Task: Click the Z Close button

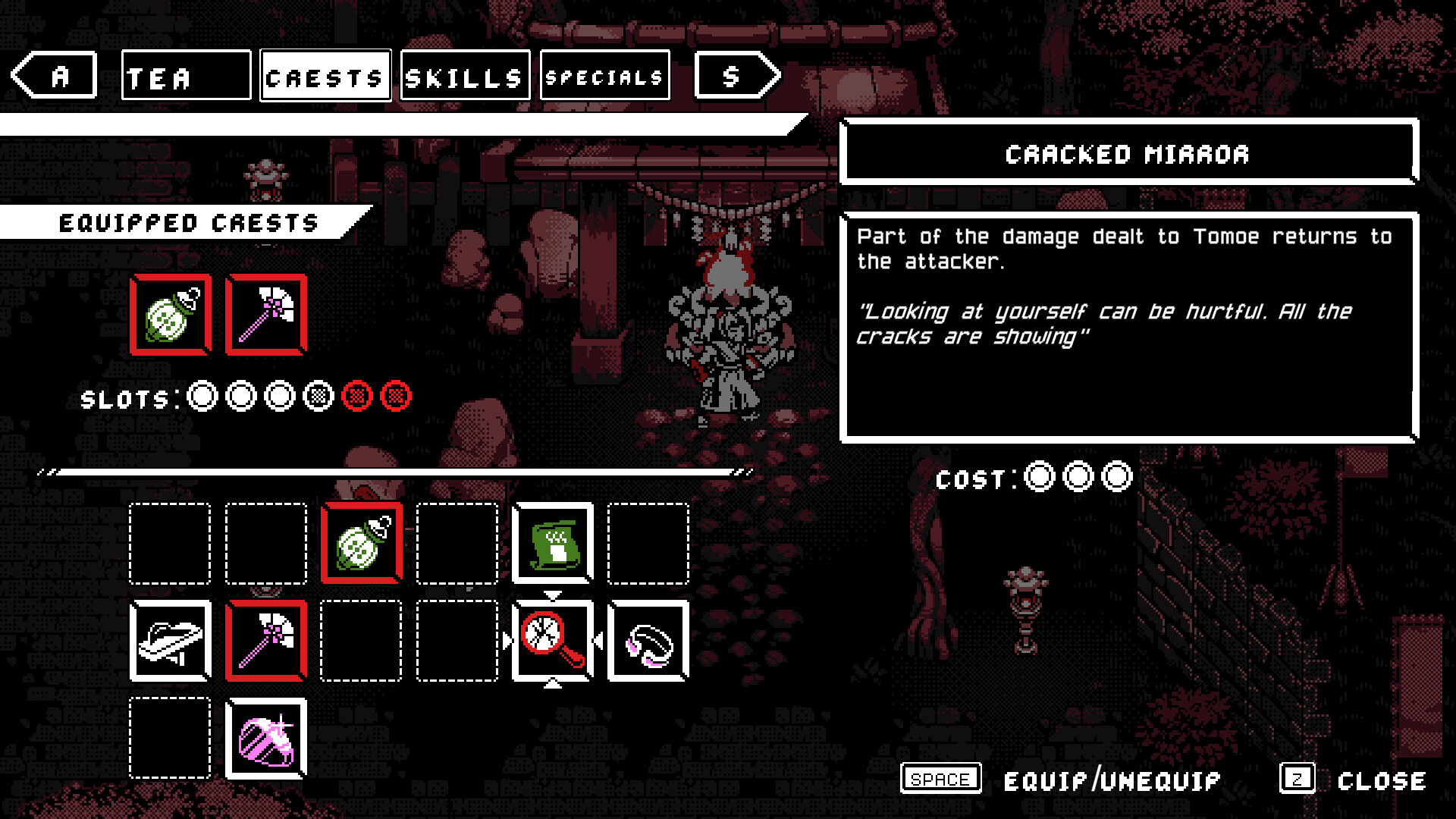Action: click(1298, 779)
